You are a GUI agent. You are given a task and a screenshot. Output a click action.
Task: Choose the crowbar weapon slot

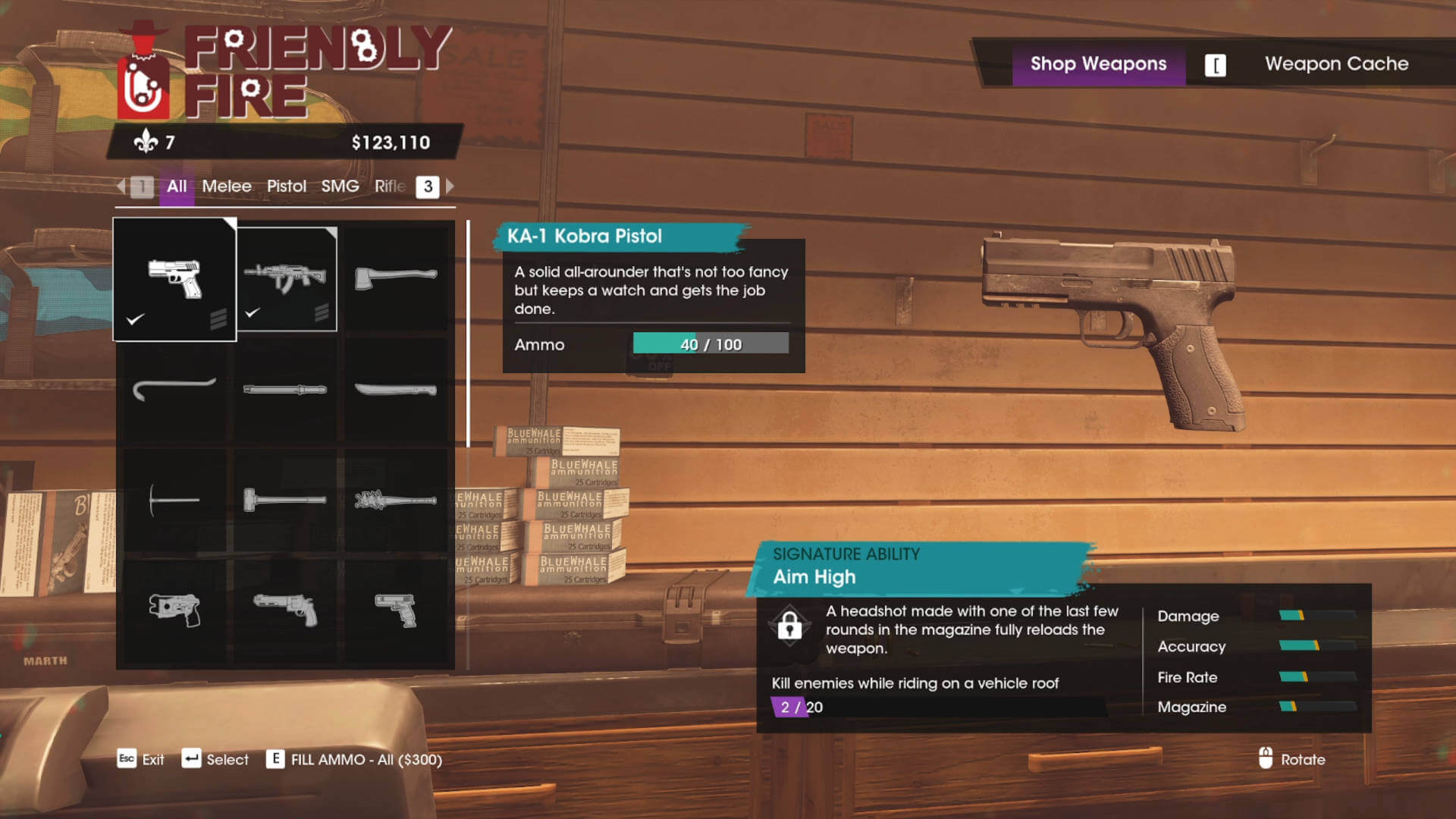(x=174, y=389)
